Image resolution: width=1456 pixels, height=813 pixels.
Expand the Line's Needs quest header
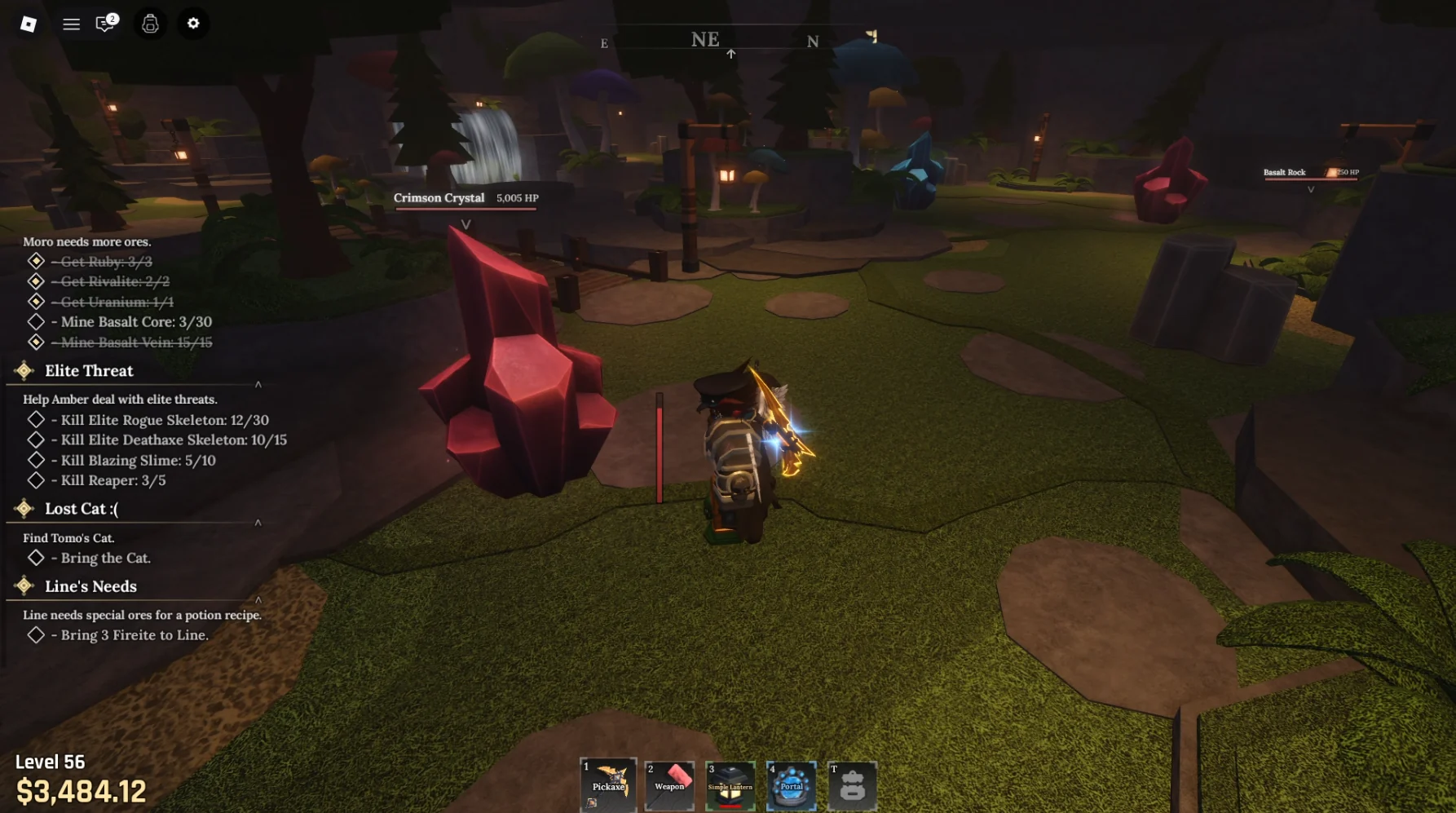pos(90,586)
